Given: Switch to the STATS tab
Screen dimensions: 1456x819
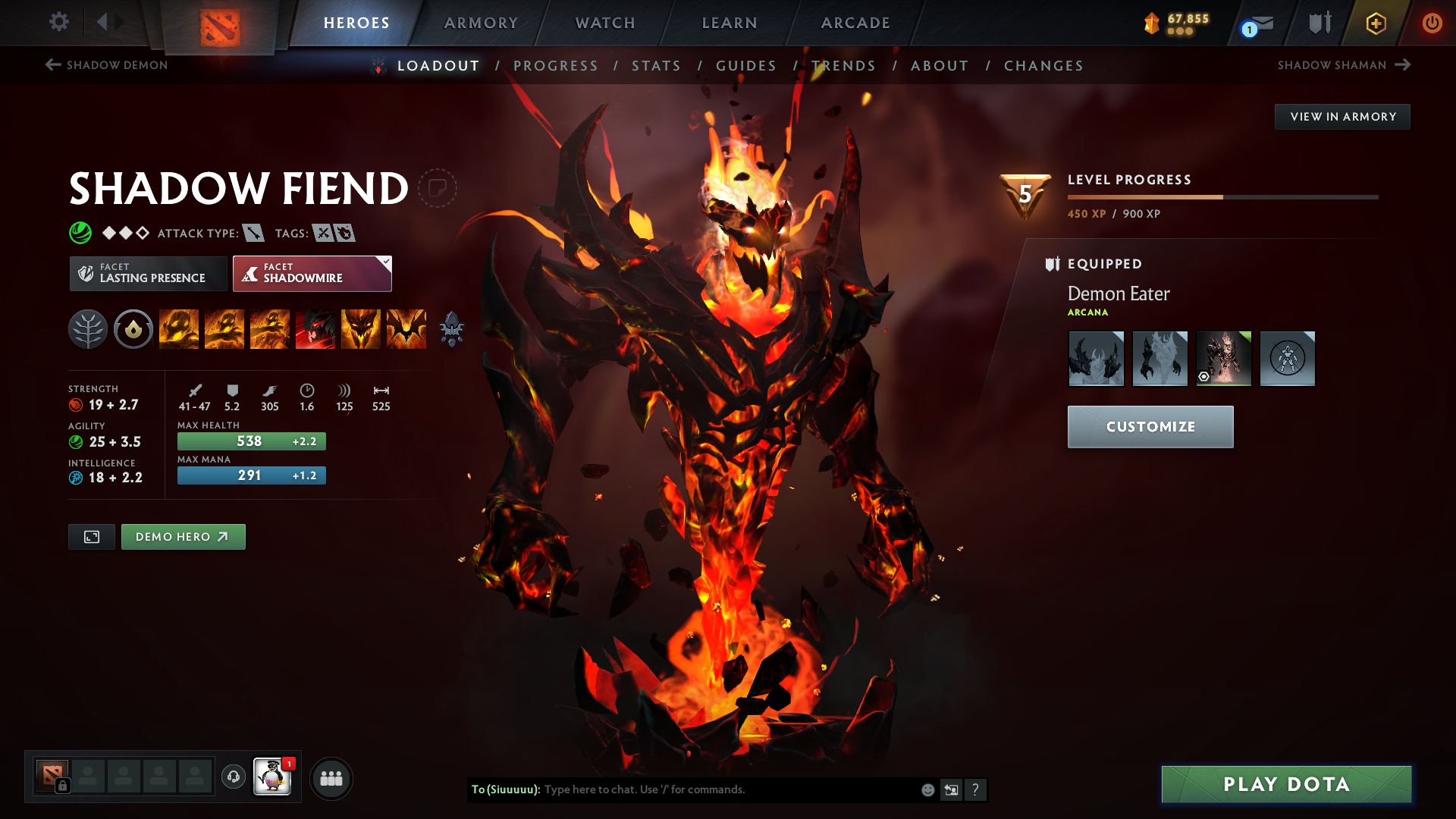Looking at the screenshot, I should 657,66.
